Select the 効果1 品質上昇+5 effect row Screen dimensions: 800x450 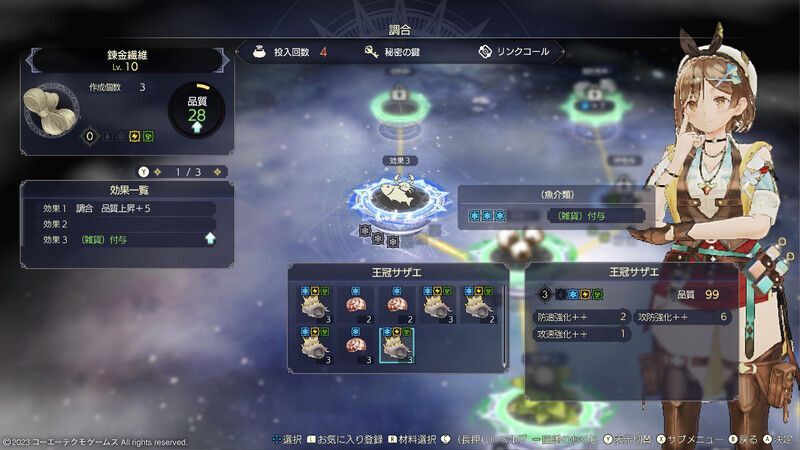[118, 208]
